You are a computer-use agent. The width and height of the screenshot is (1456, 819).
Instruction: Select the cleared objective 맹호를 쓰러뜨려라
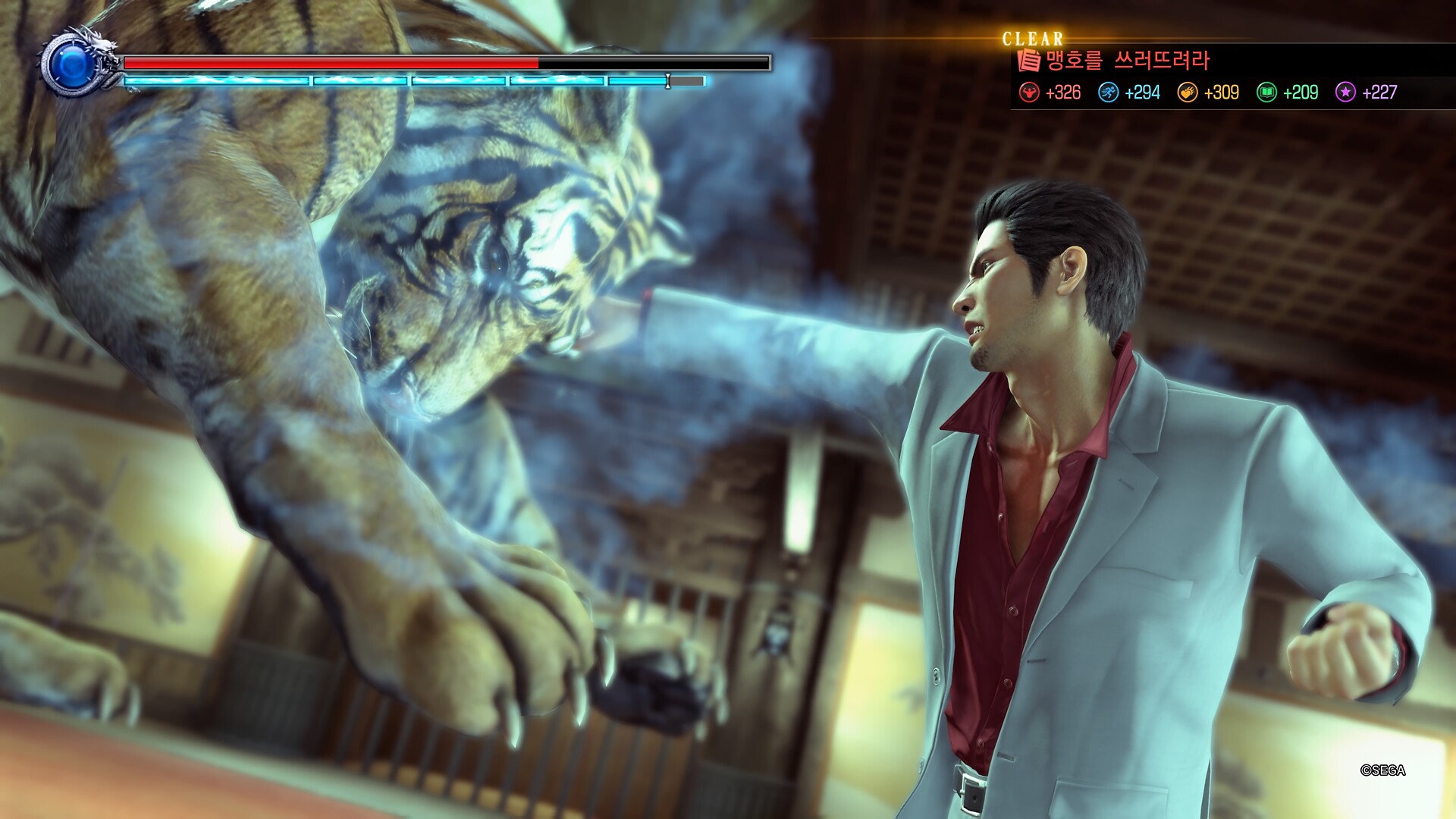pos(1127,61)
